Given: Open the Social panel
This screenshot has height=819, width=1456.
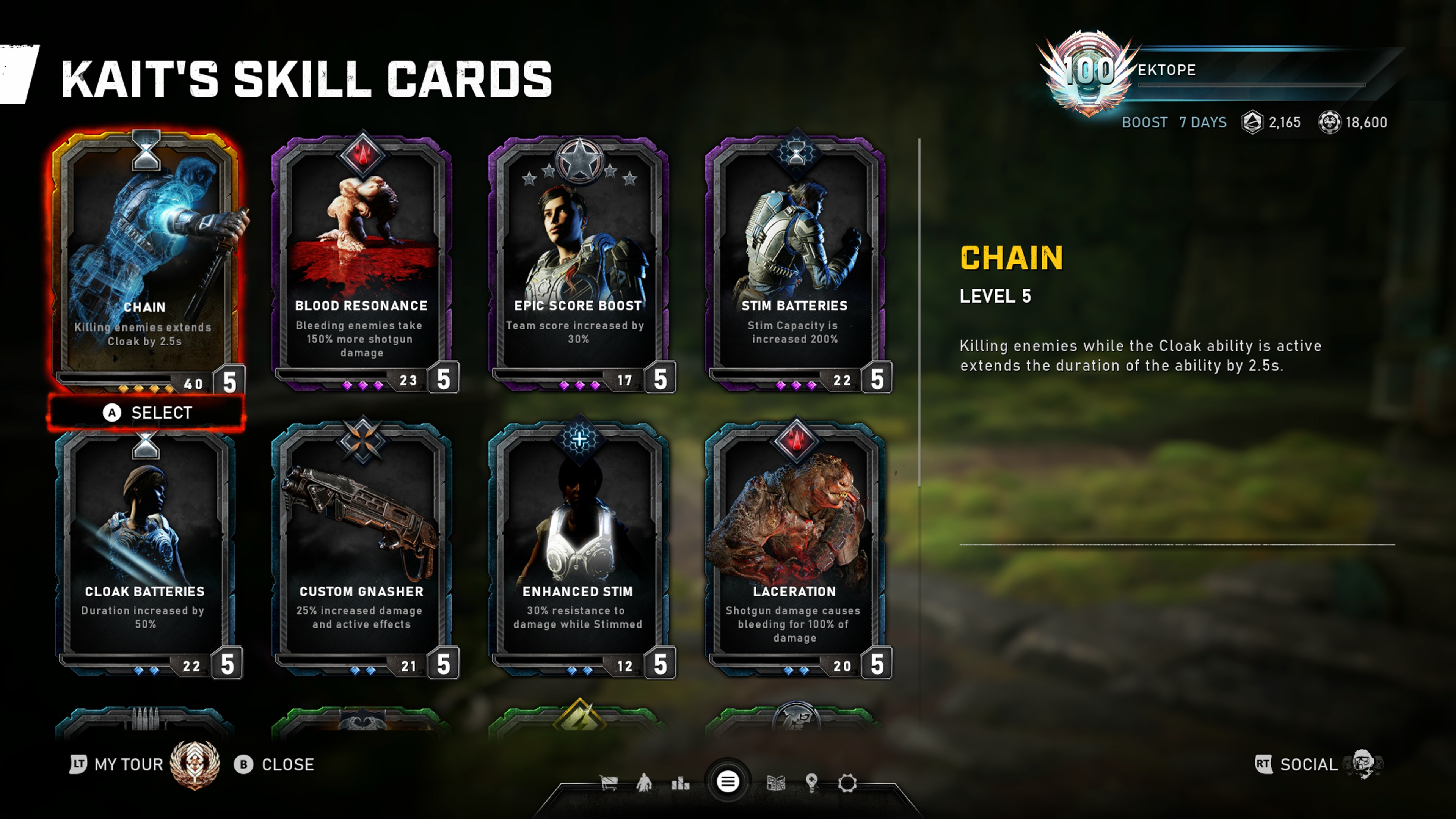Looking at the screenshot, I should click(x=1309, y=765).
